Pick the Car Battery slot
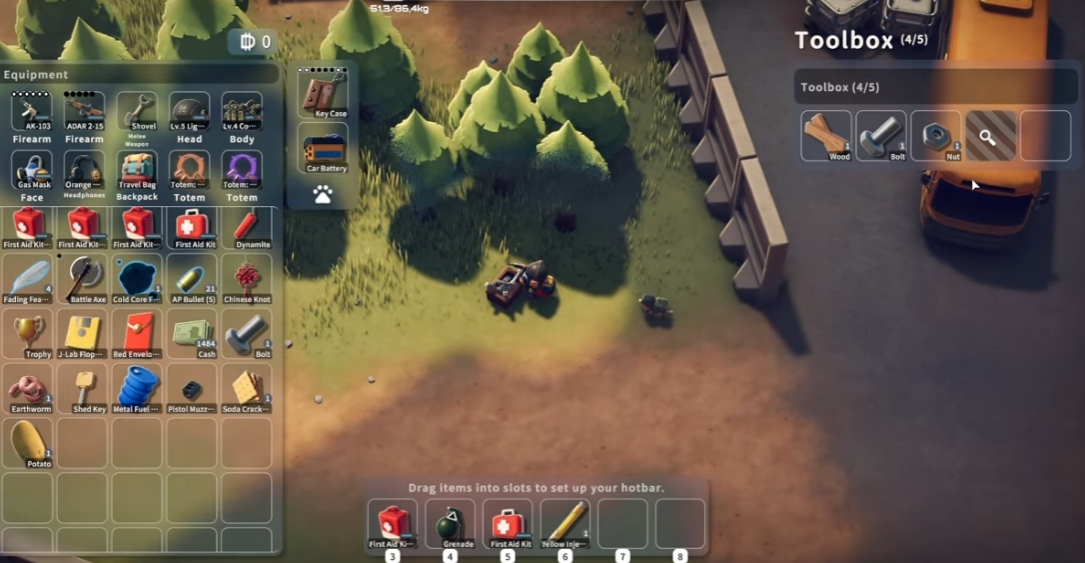Viewport: 1085px width, 563px height. 323,149
